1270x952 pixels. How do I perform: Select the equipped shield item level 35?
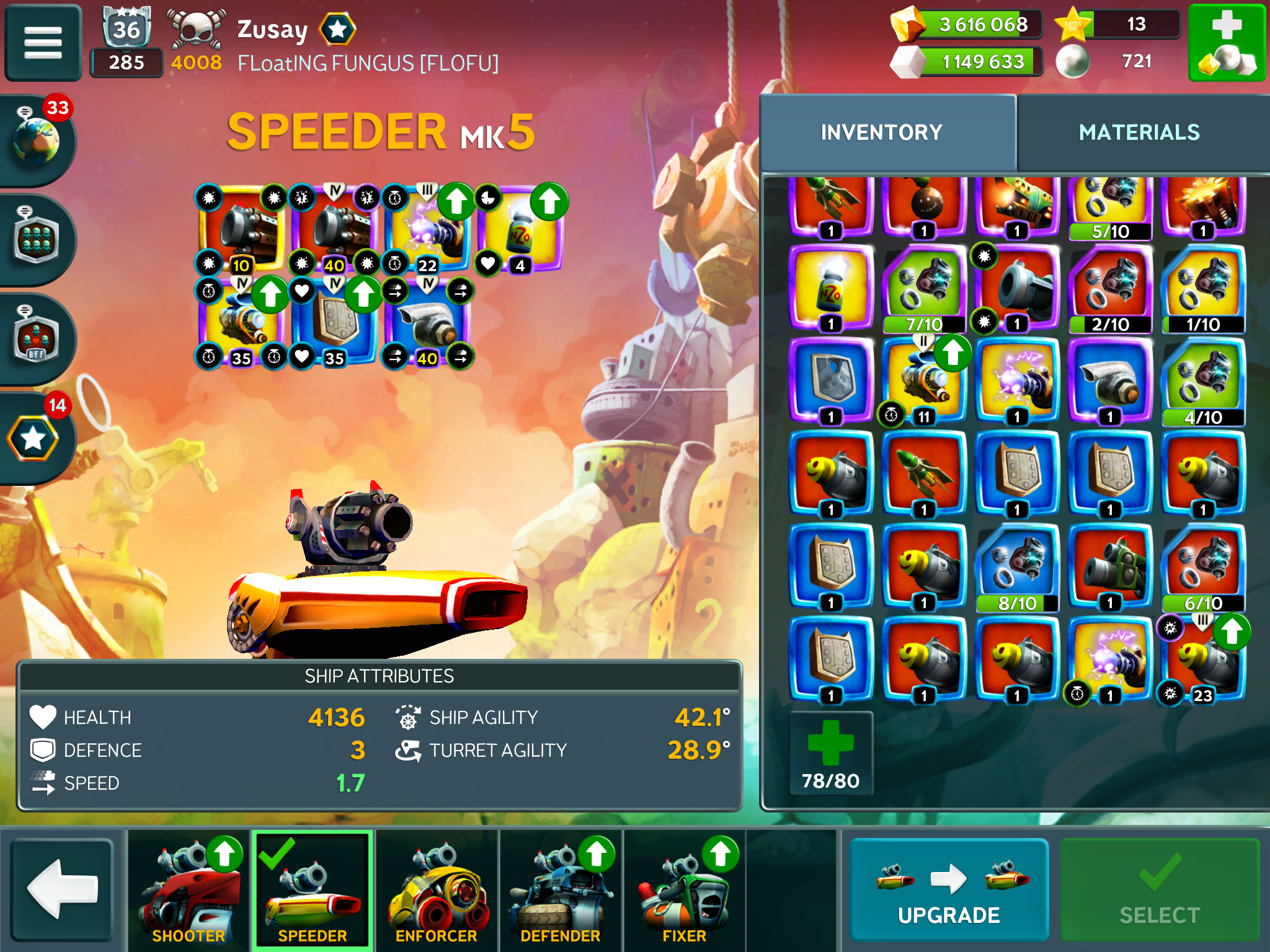pos(335,322)
